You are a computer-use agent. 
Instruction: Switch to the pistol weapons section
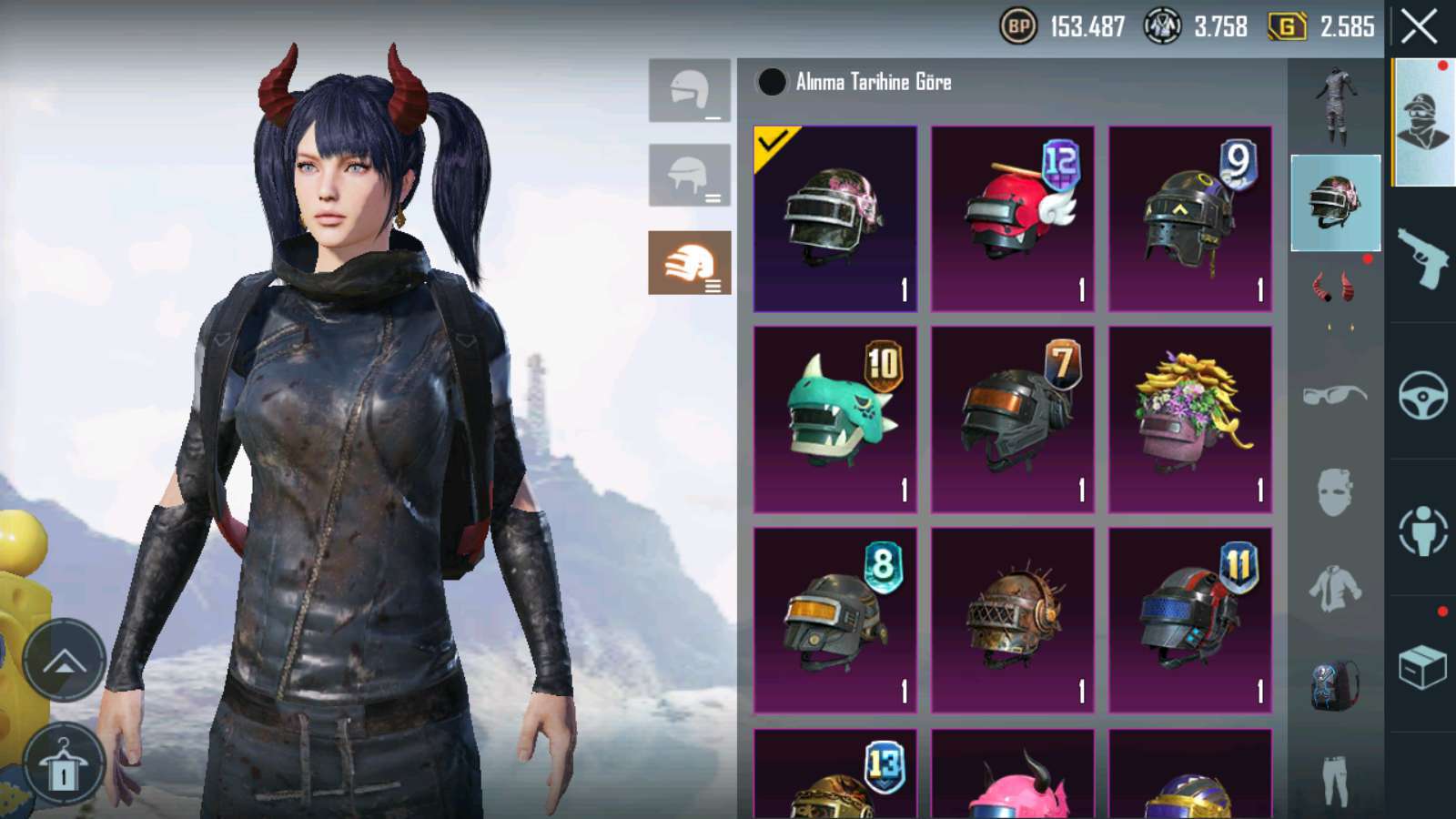click(x=1422, y=258)
